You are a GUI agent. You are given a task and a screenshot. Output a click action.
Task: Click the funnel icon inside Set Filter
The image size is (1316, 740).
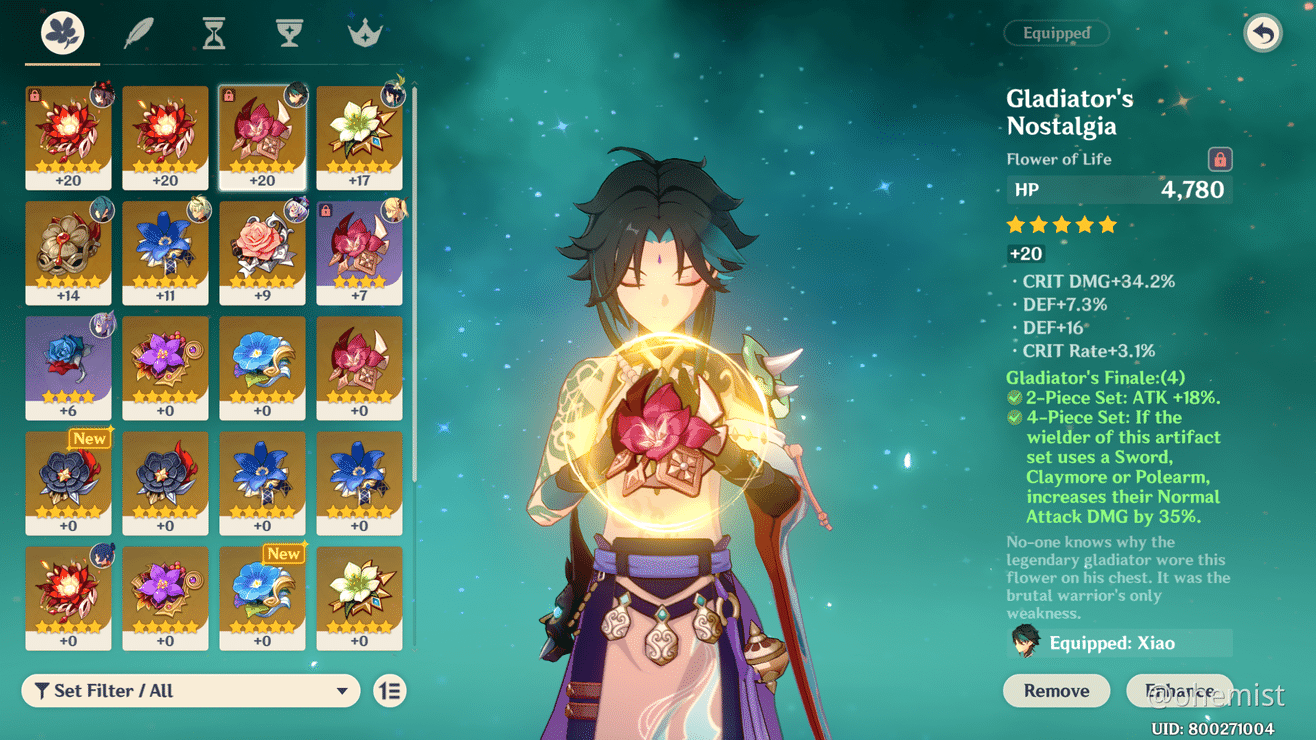(41, 690)
